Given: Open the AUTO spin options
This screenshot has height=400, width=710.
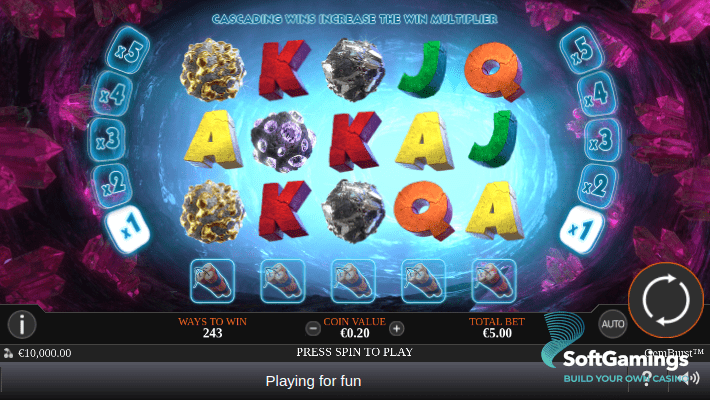Looking at the screenshot, I should pos(612,324).
